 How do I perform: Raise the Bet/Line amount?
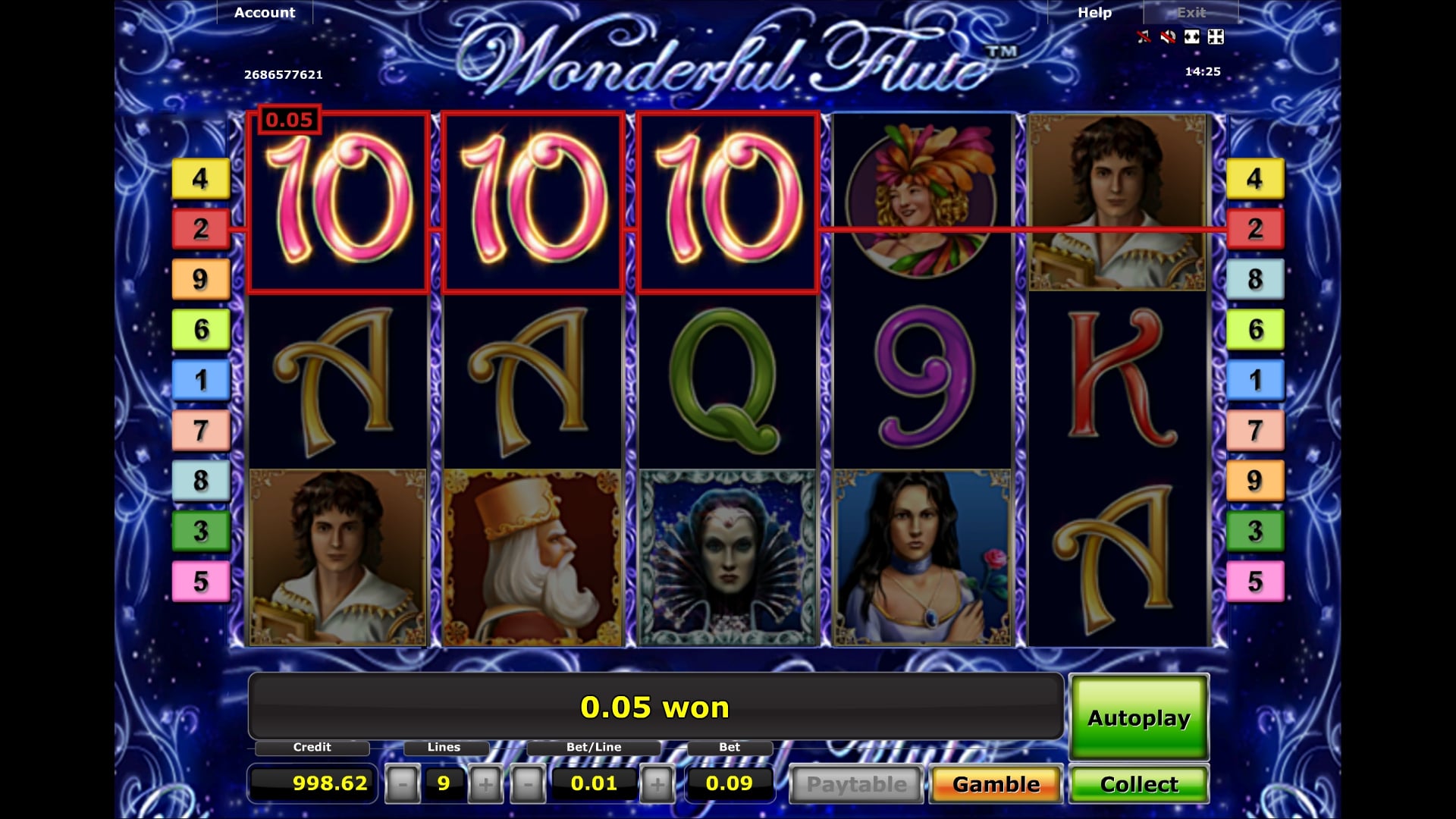(x=657, y=784)
